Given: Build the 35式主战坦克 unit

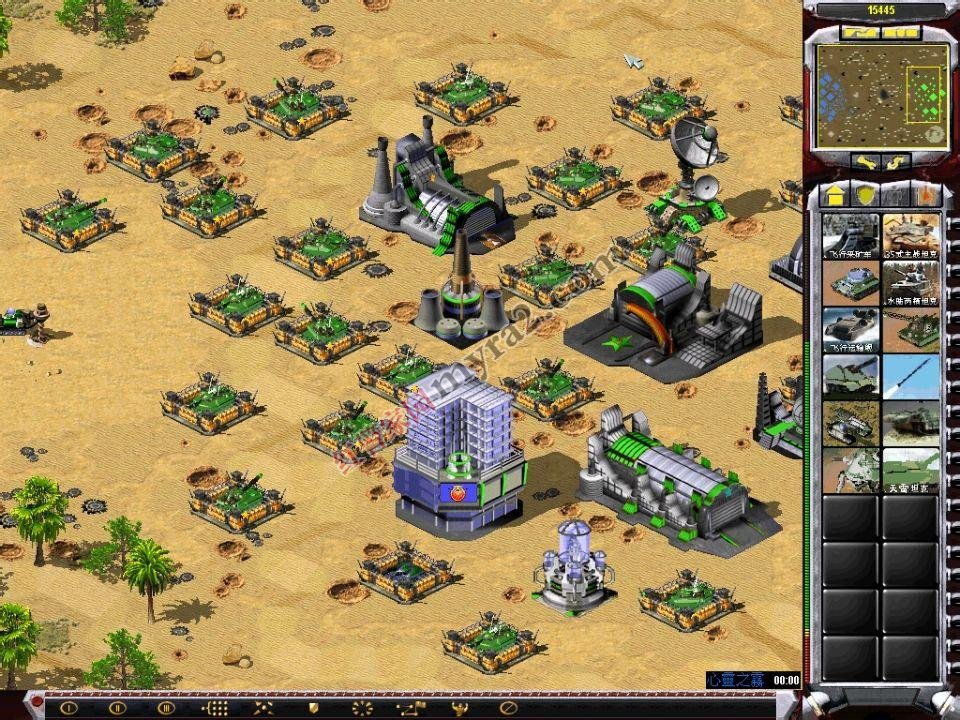Looking at the screenshot, I should click(x=911, y=237).
